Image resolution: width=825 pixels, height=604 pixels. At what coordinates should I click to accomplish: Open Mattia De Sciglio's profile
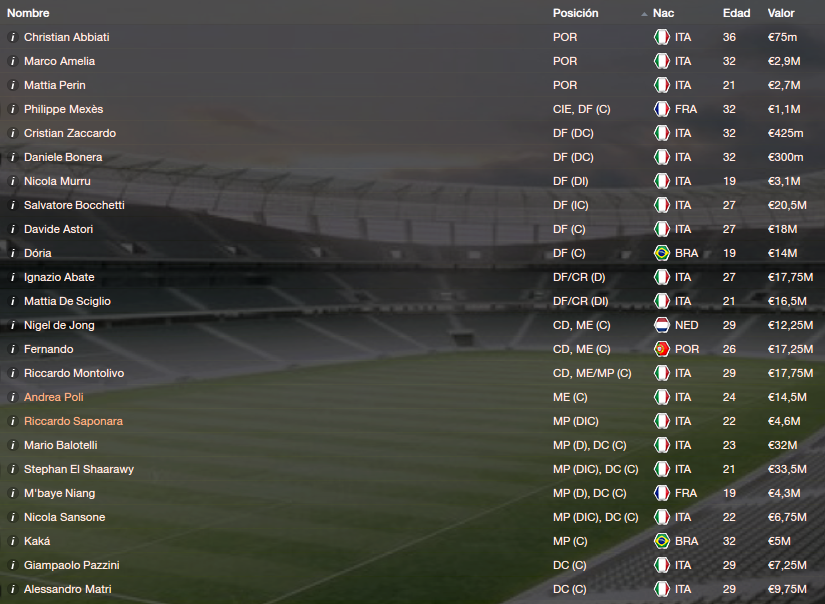67,301
